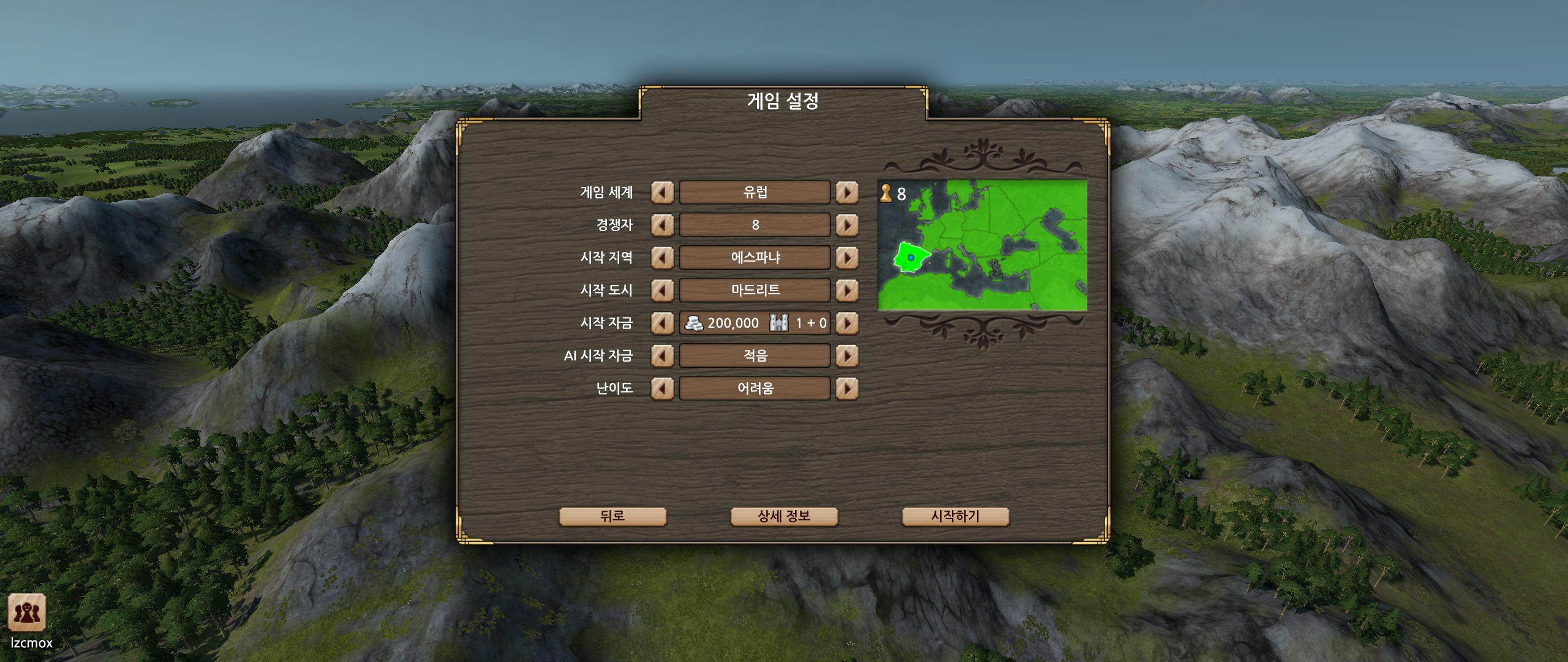Decrease the 경쟁자 competitor count

[x=661, y=225]
